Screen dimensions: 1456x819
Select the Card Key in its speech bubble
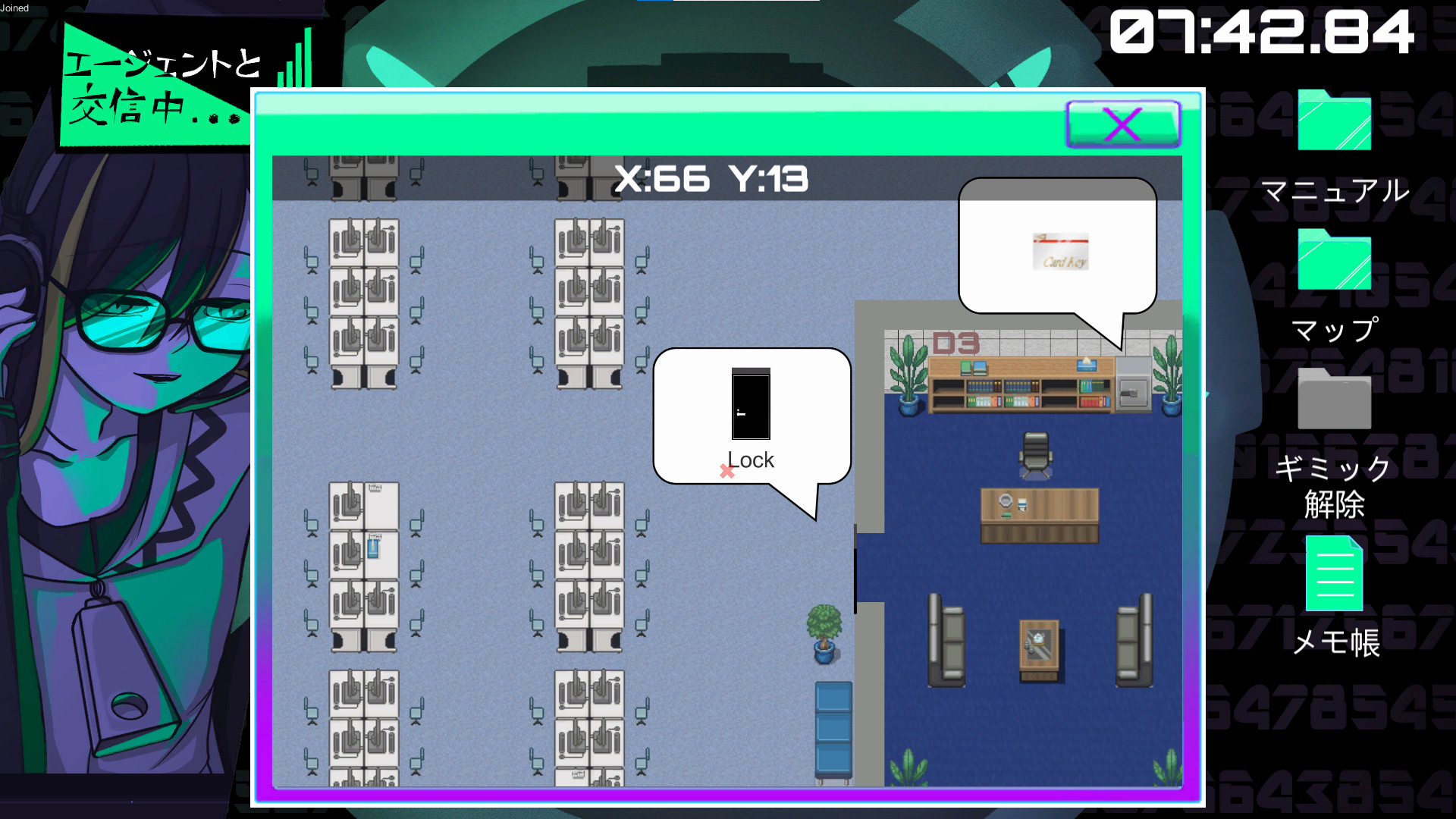click(1059, 253)
